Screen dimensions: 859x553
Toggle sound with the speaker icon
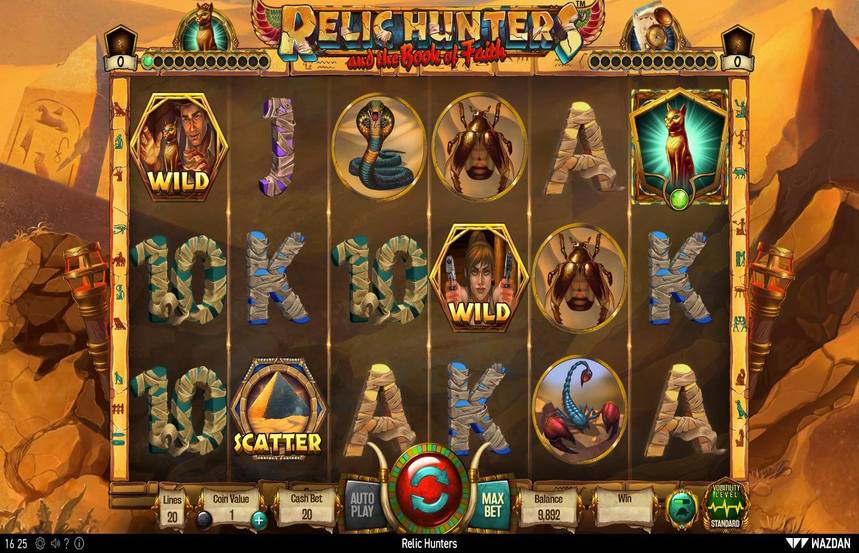click(53, 544)
